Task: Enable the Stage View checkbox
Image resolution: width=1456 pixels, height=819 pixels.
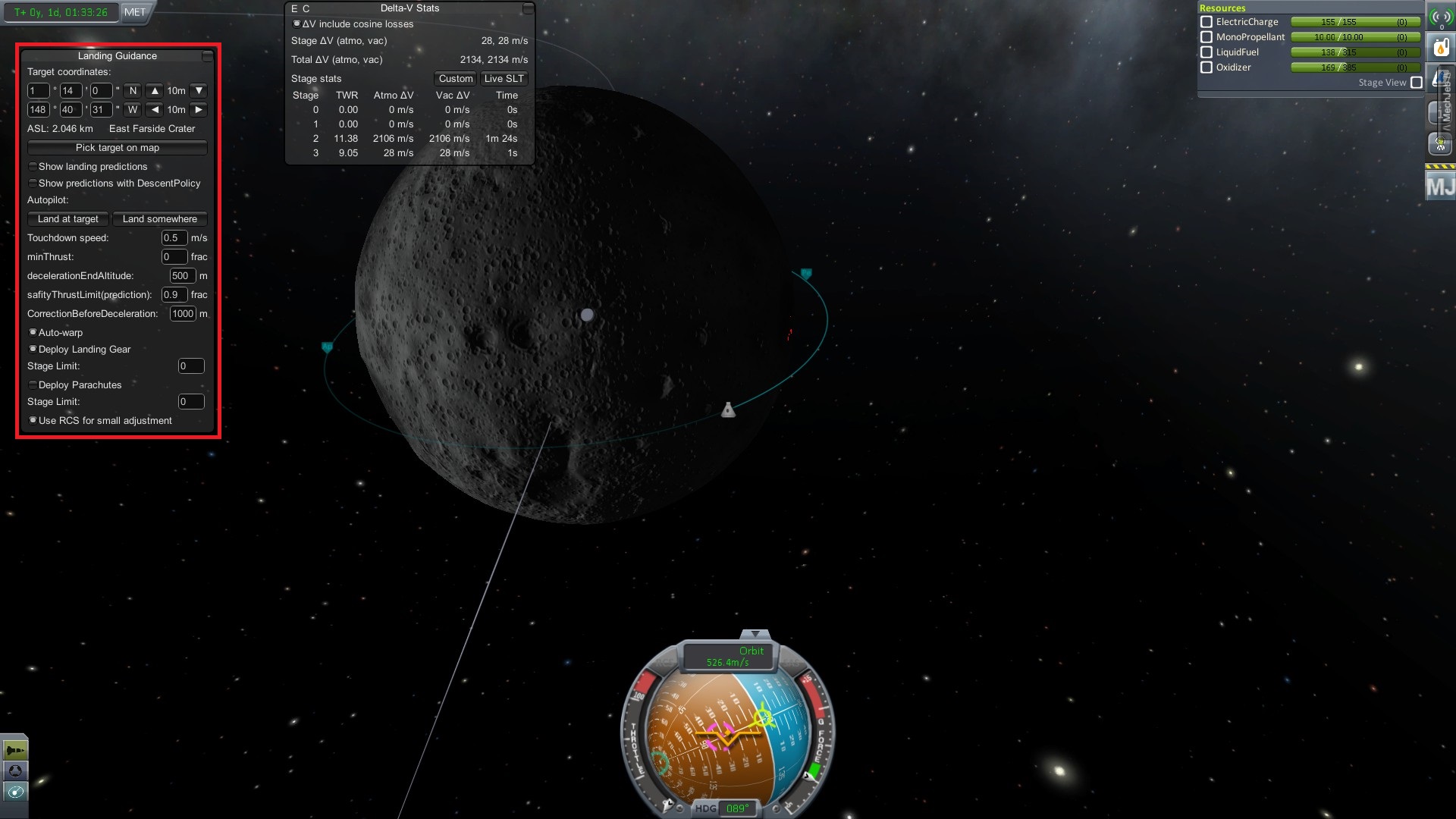Action: click(x=1417, y=83)
